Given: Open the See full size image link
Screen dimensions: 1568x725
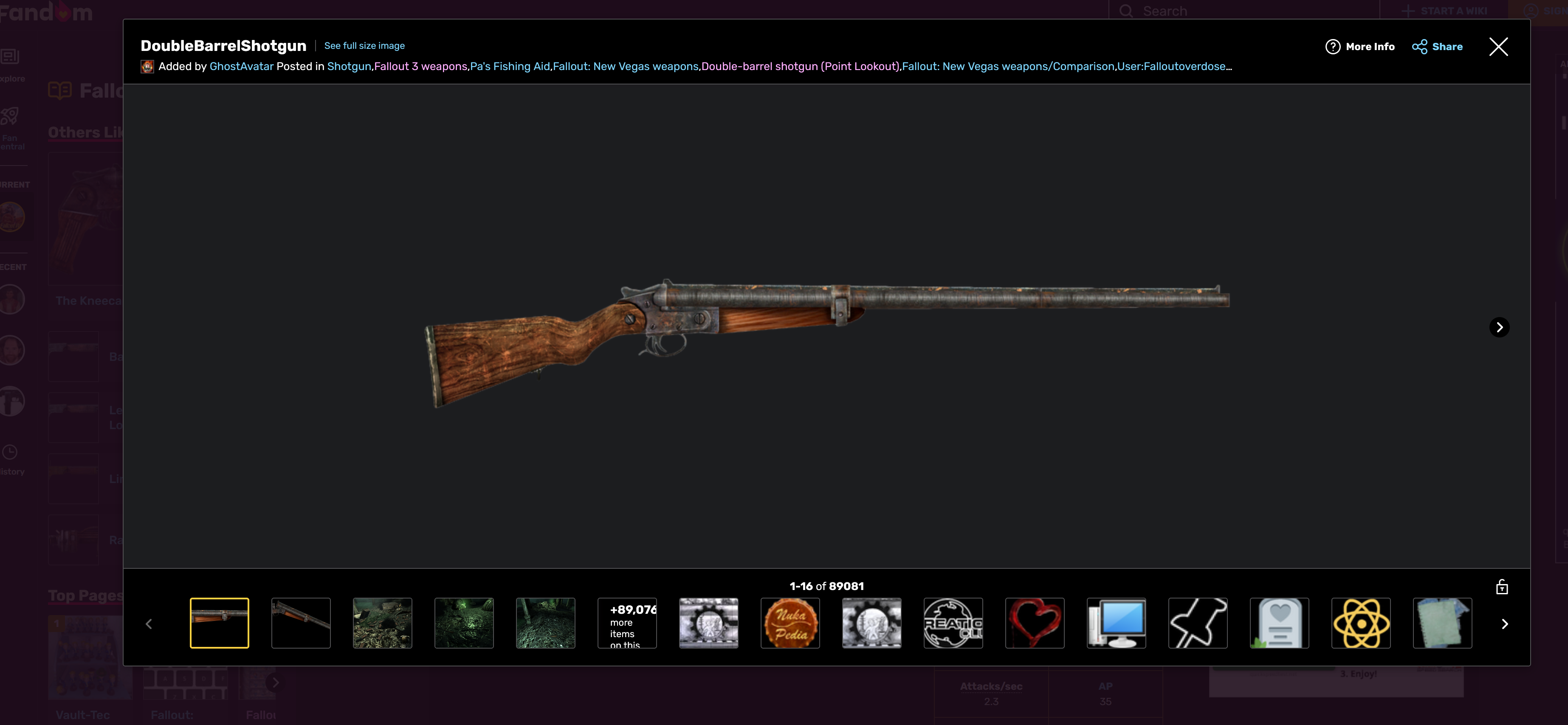Looking at the screenshot, I should (364, 45).
